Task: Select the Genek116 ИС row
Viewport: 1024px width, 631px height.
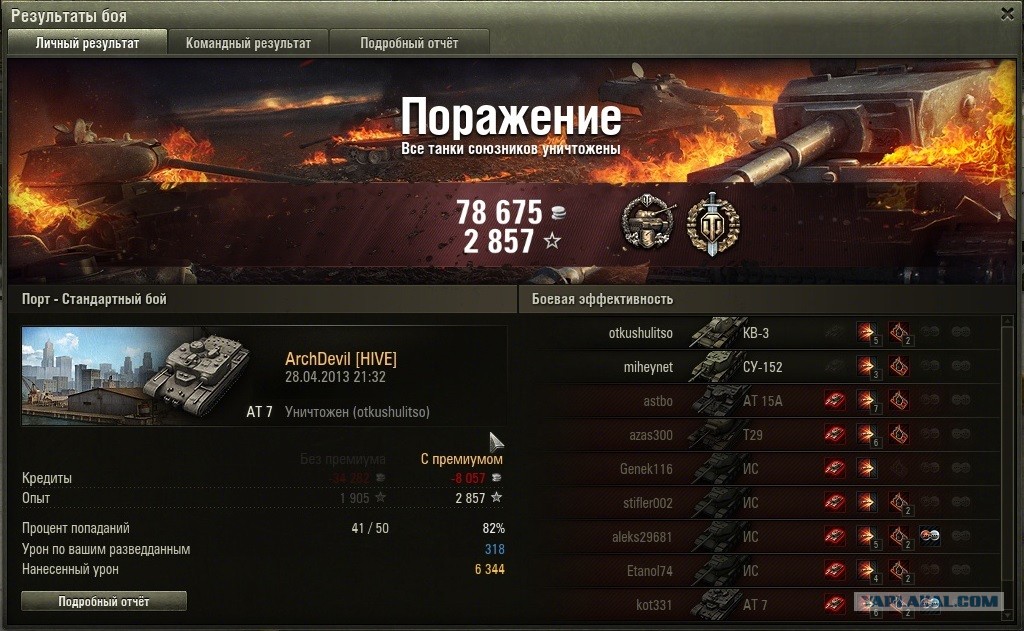Action: pyautogui.click(x=760, y=469)
